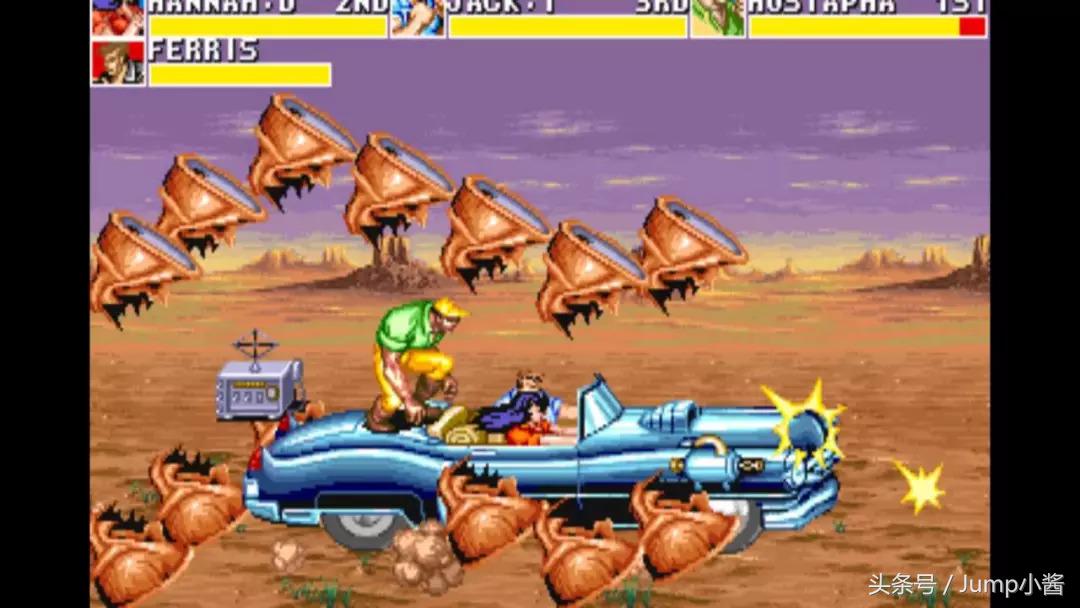Click Hannah's player portrait
This screenshot has width=1080, height=608.
[118, 17]
